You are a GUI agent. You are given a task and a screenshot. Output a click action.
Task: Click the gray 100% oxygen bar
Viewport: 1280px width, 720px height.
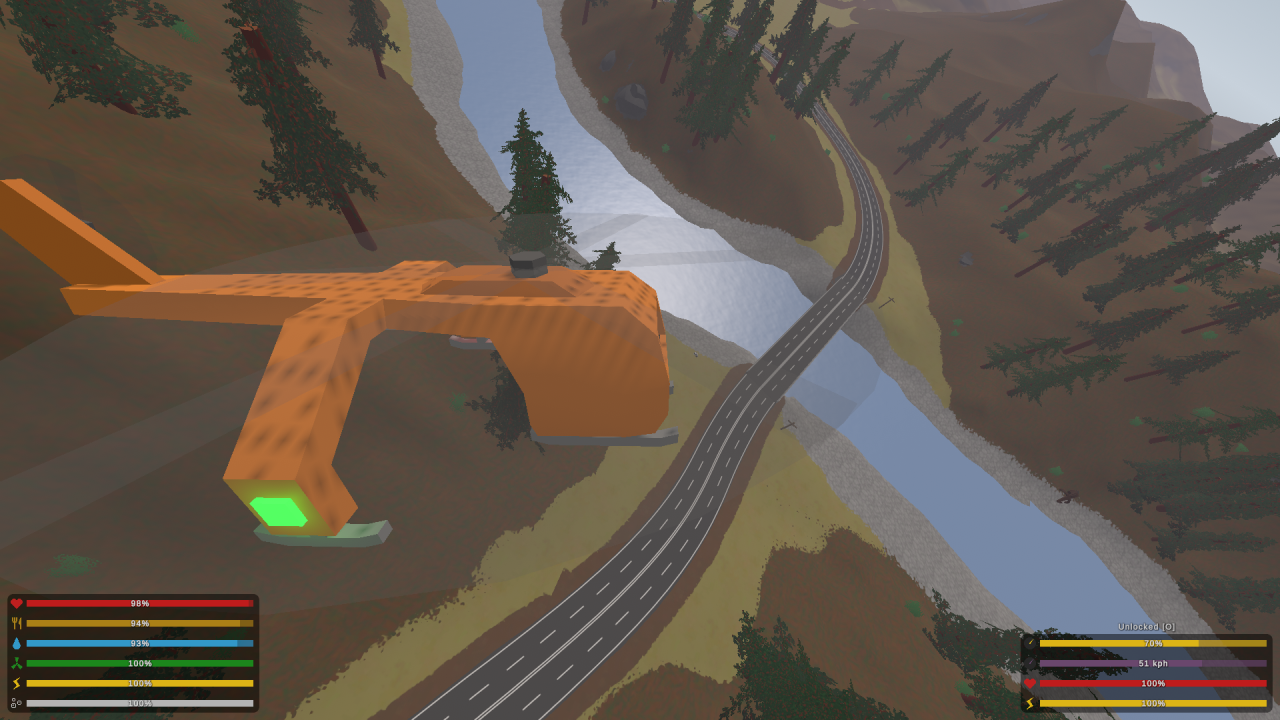140,702
